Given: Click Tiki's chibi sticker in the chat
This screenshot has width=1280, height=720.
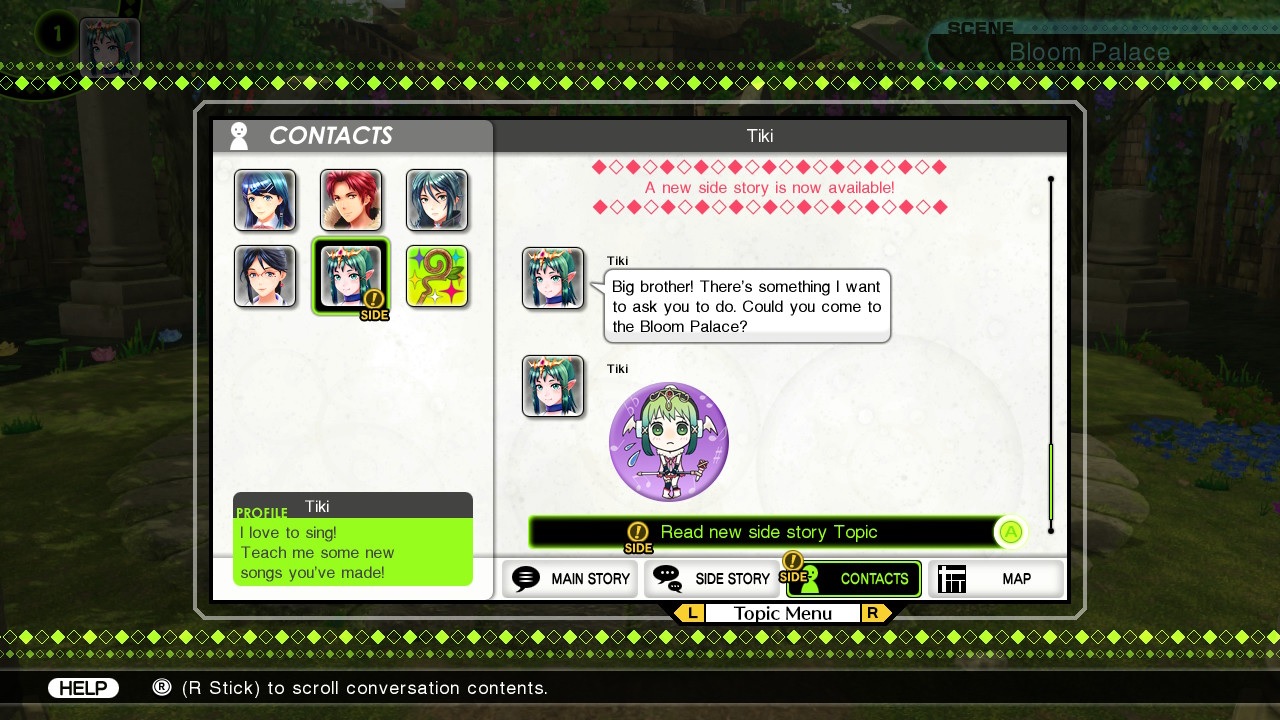Looking at the screenshot, I should coord(669,441).
